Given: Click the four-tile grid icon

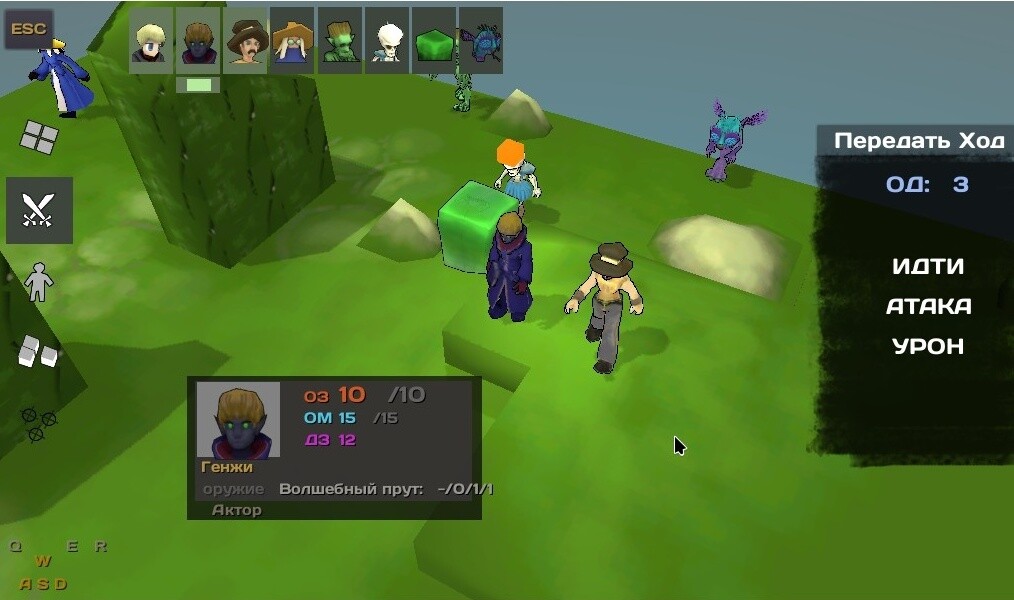Looking at the screenshot, I should click(x=39, y=137).
